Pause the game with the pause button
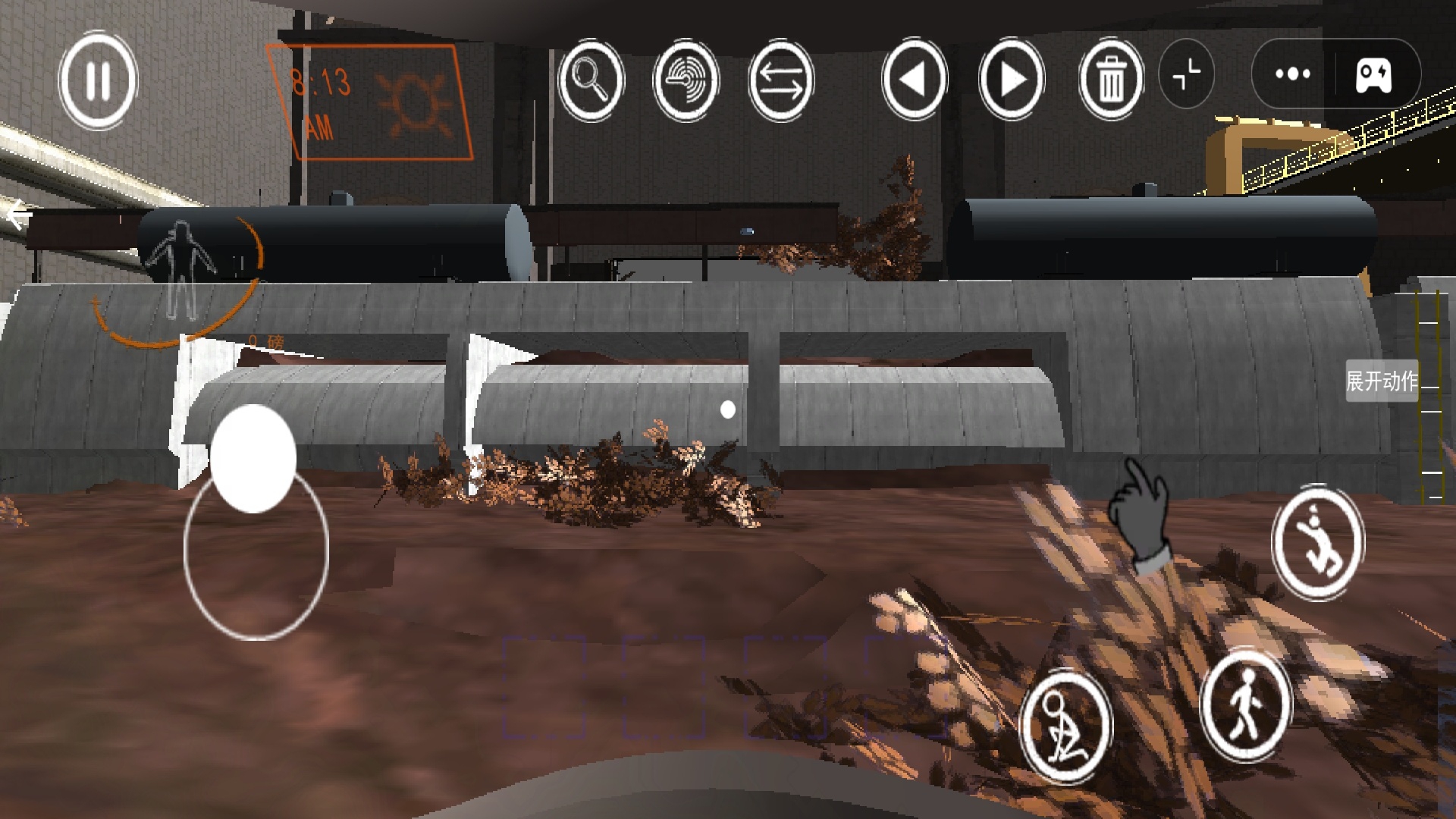The height and width of the screenshot is (819, 1456). tap(98, 80)
